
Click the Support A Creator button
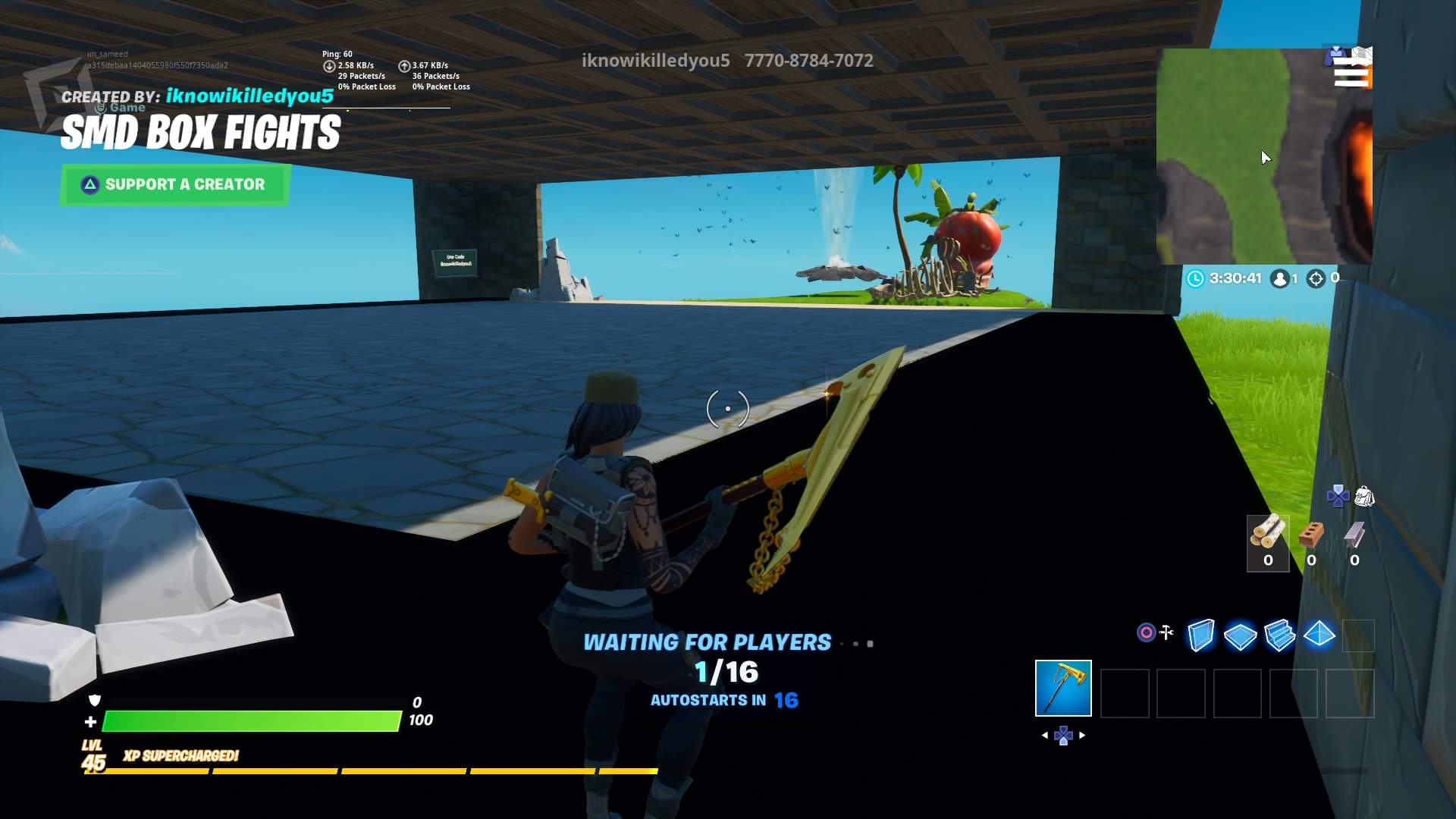tap(173, 184)
